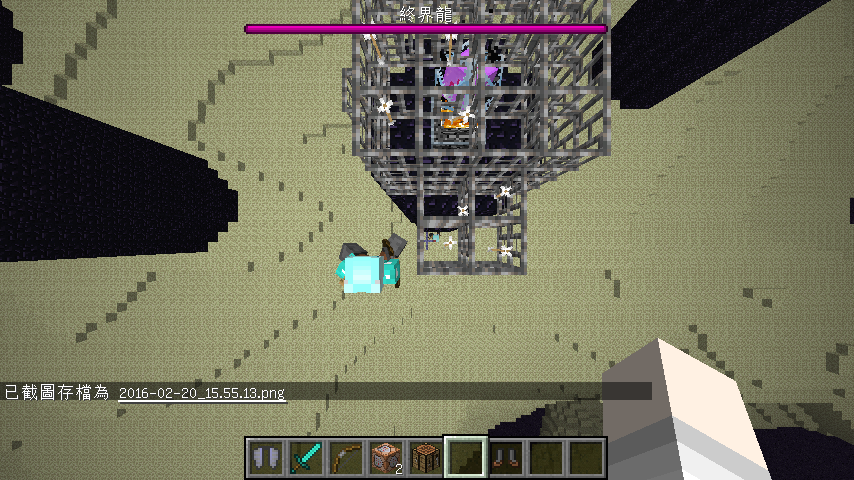Open the saved screenshot file link

click(201, 393)
